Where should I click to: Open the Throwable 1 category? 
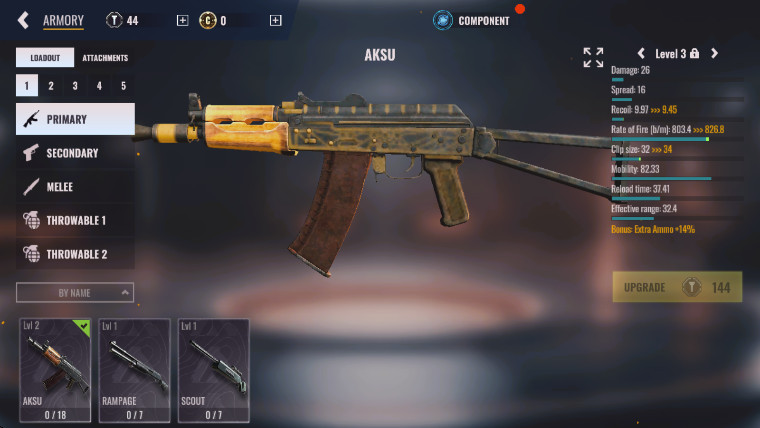coord(75,220)
